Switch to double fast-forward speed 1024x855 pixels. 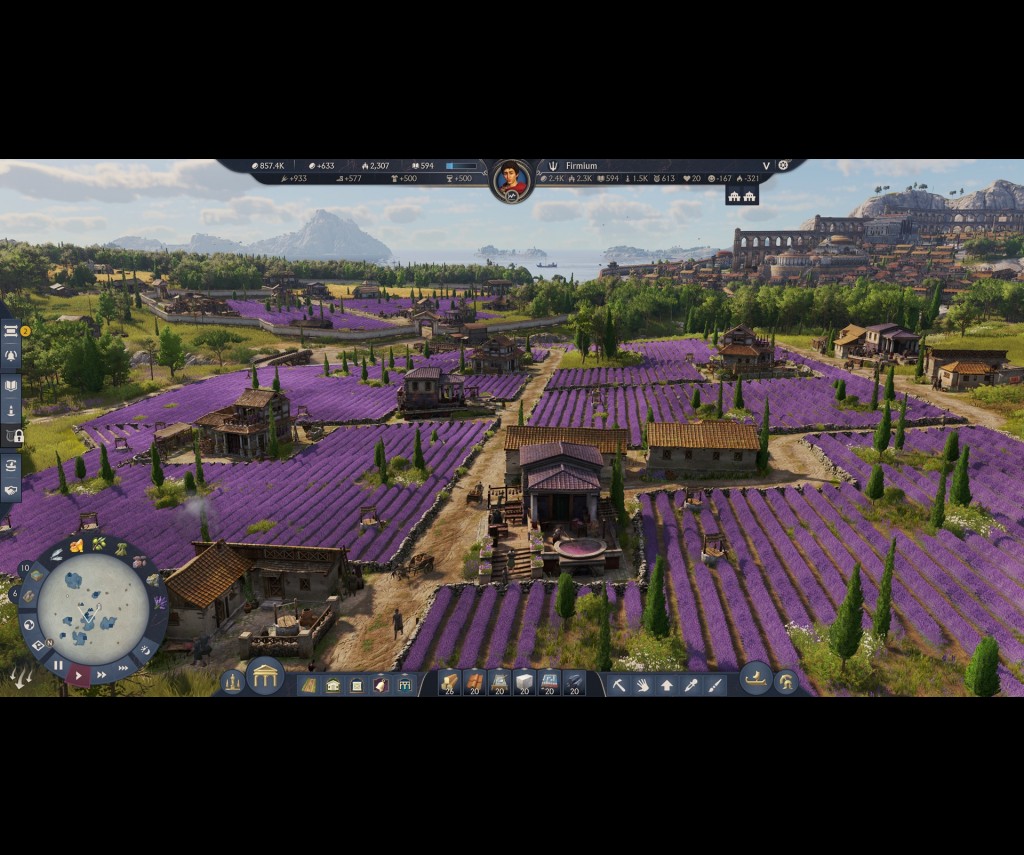pyautogui.click(x=101, y=675)
